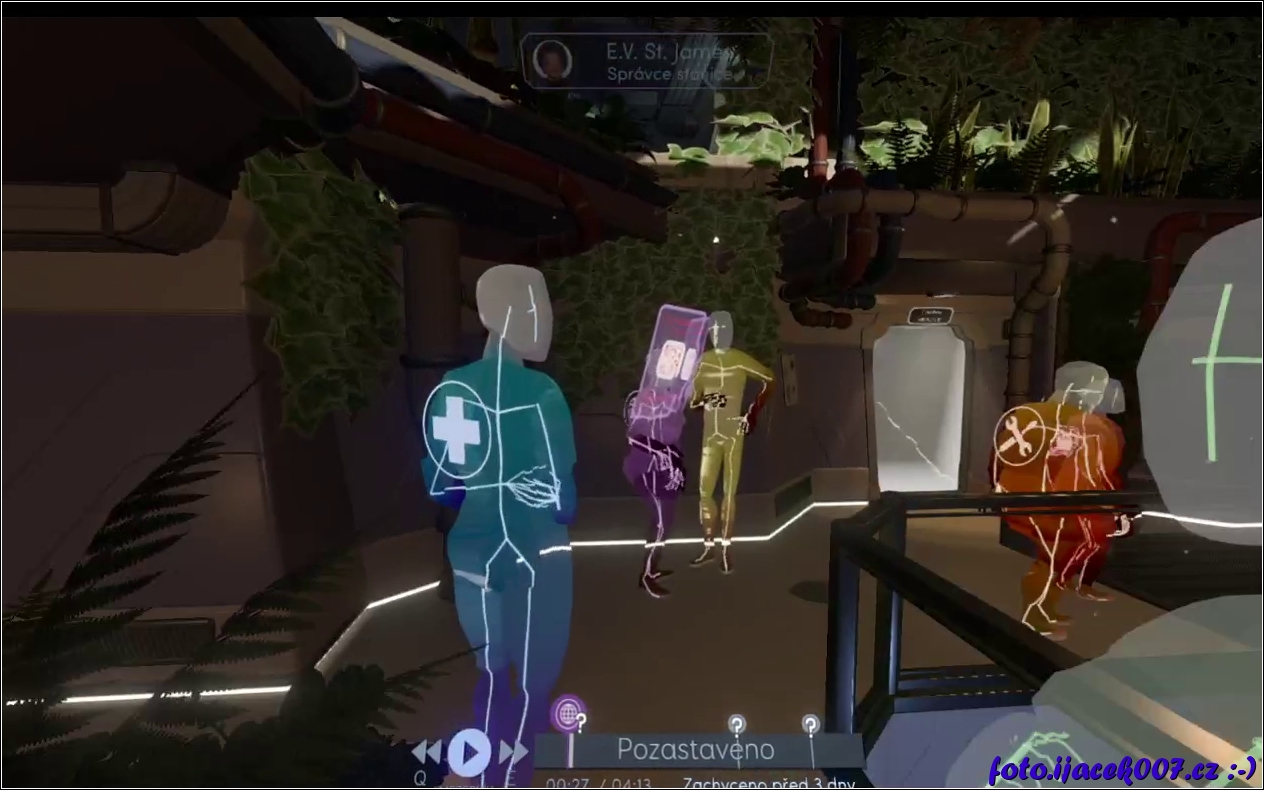Select the purple globe timeline marker
1264x790 pixels.
point(567,713)
